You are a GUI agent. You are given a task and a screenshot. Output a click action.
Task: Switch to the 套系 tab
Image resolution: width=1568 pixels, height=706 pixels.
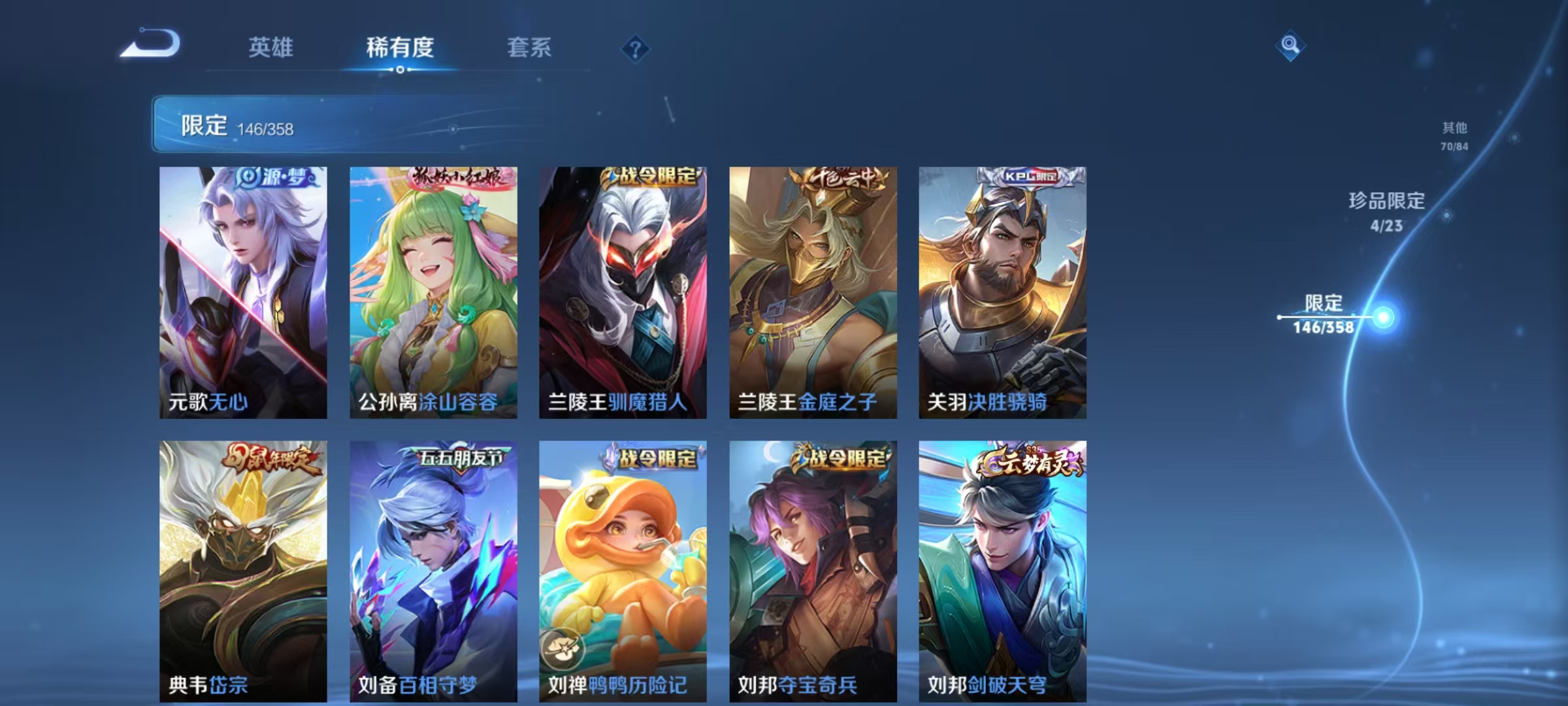531,47
